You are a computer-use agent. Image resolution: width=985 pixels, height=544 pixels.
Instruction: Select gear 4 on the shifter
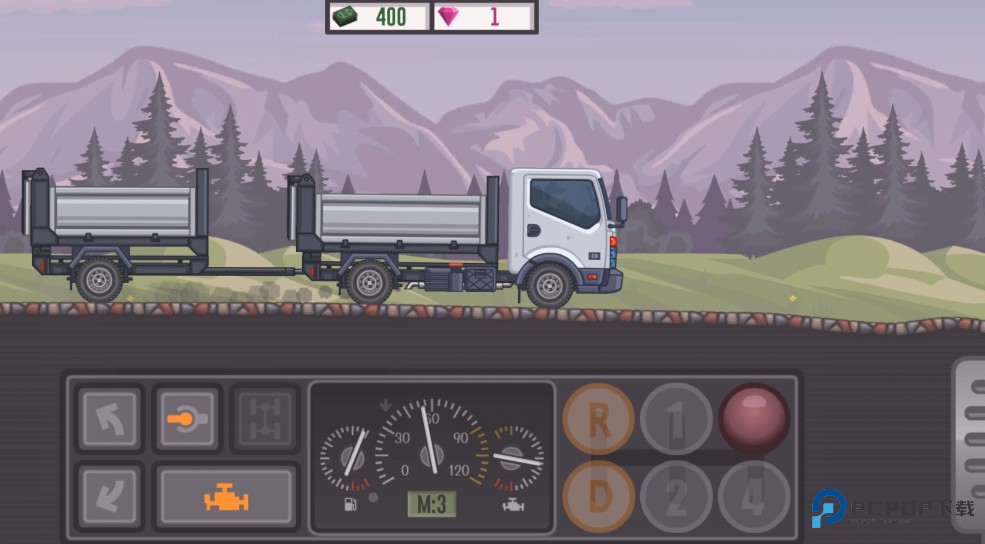(x=753, y=496)
